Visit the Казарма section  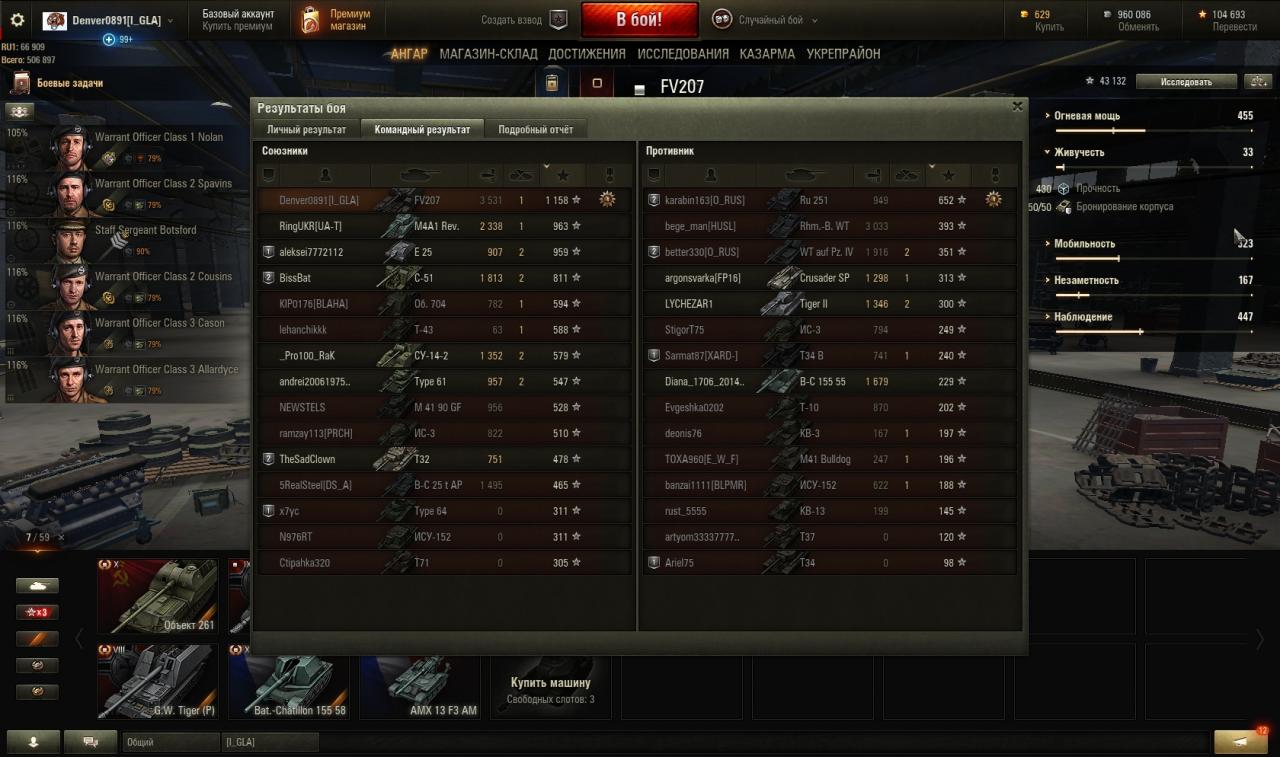(x=767, y=54)
